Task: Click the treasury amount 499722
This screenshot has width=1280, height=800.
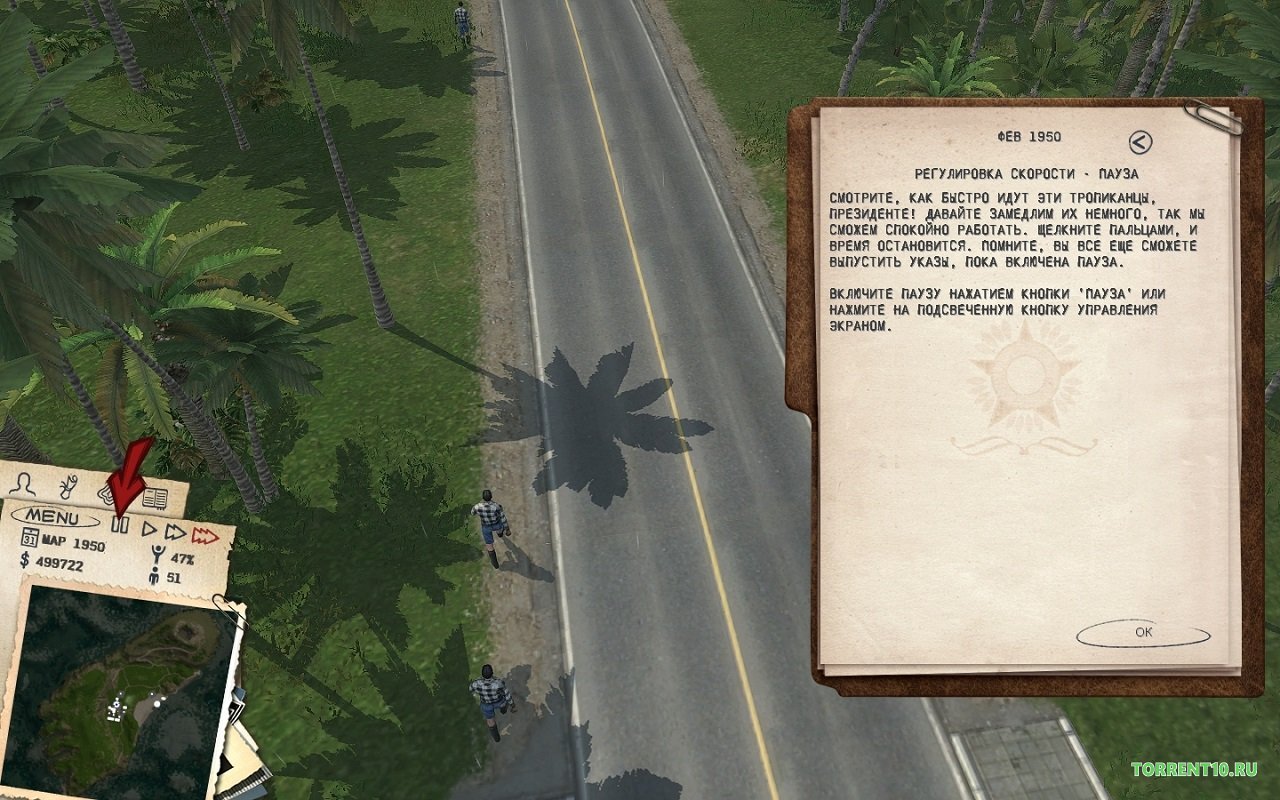Action: coord(58,562)
